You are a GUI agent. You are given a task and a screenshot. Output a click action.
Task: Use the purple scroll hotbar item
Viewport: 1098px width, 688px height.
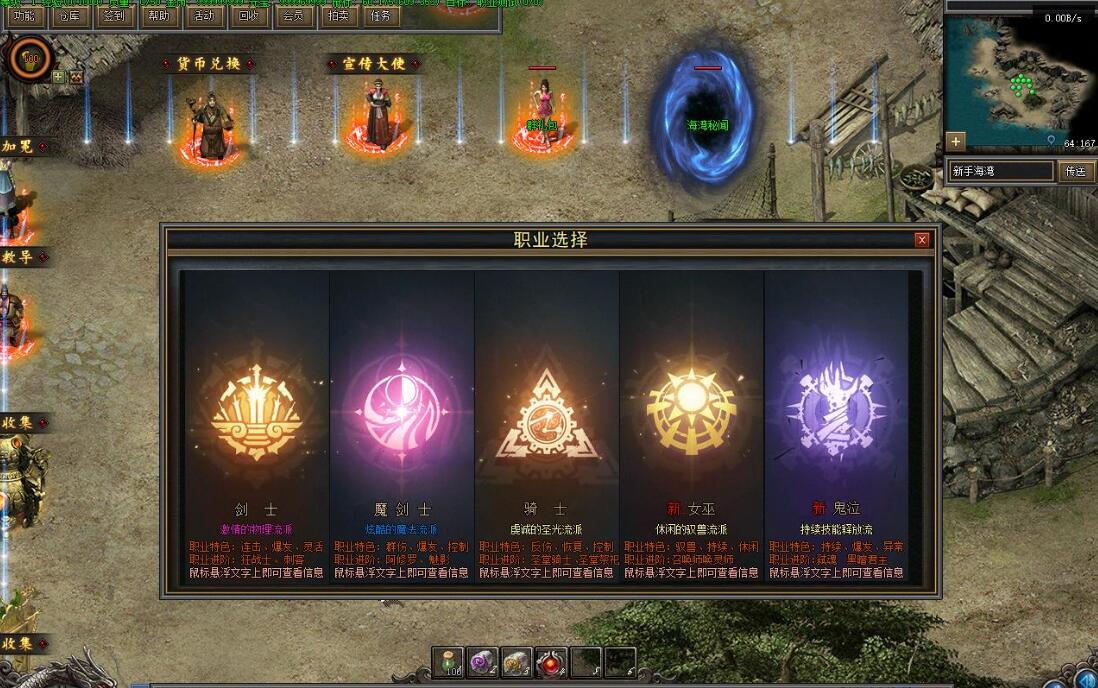point(484,661)
